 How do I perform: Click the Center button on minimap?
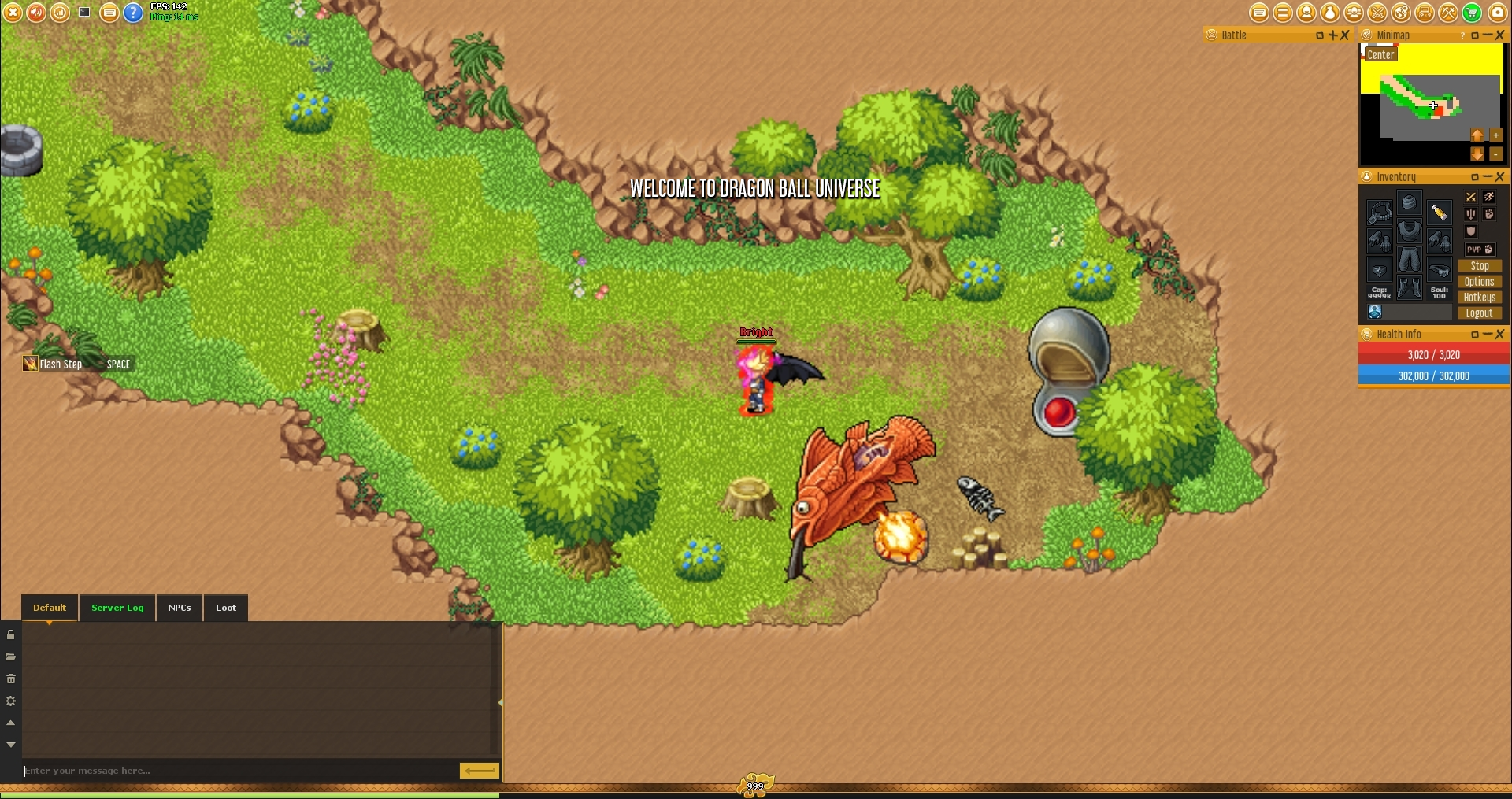click(1380, 54)
